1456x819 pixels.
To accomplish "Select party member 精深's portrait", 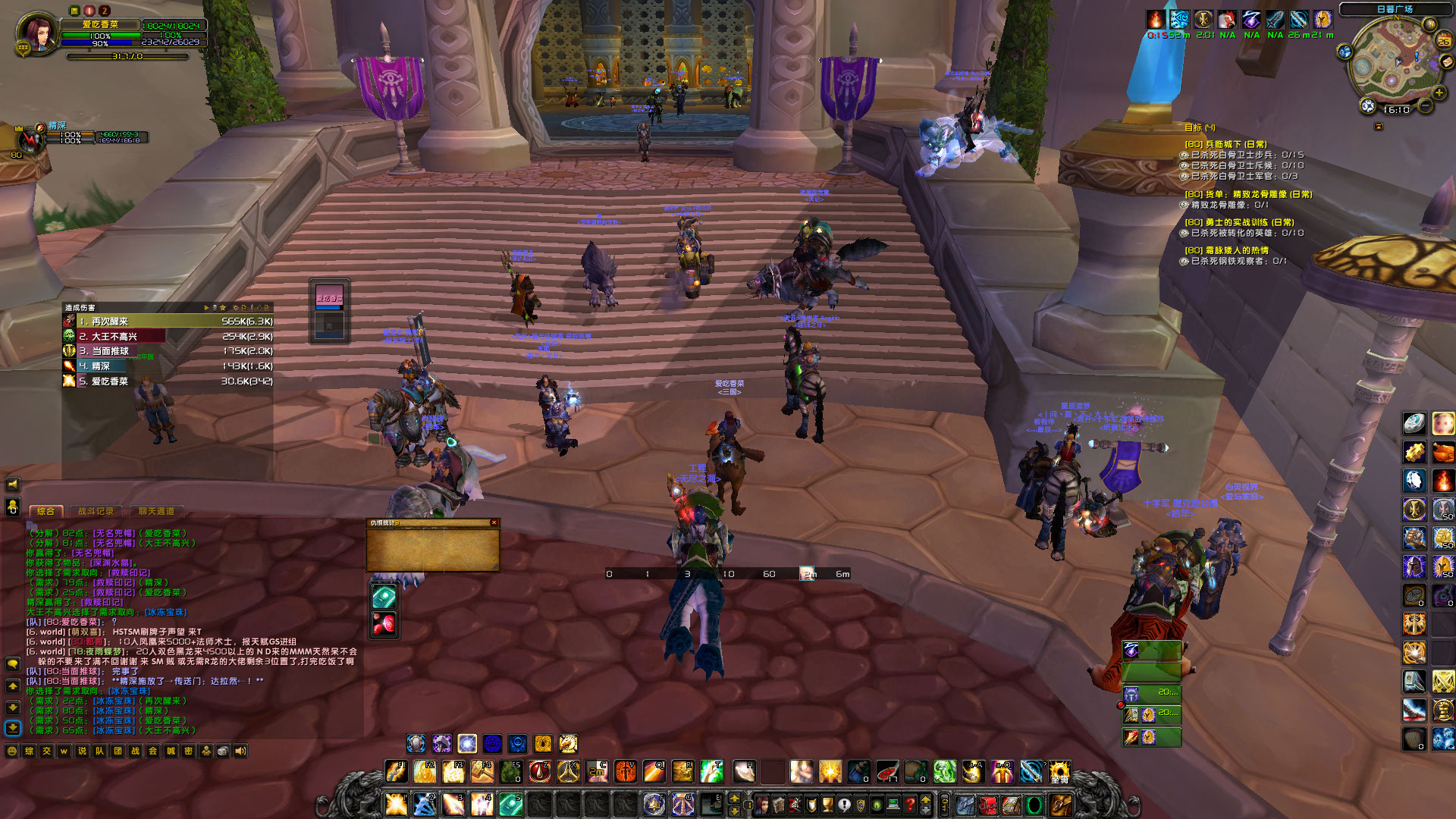I will point(31,140).
